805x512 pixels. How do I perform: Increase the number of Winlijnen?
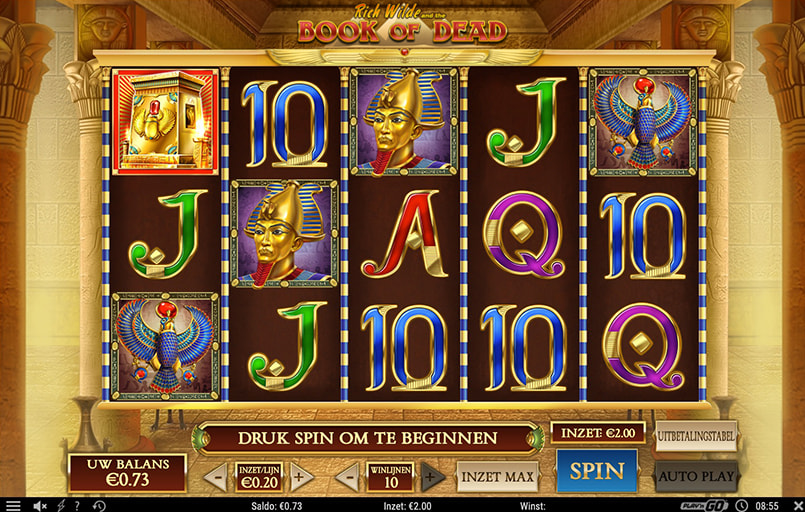point(432,477)
